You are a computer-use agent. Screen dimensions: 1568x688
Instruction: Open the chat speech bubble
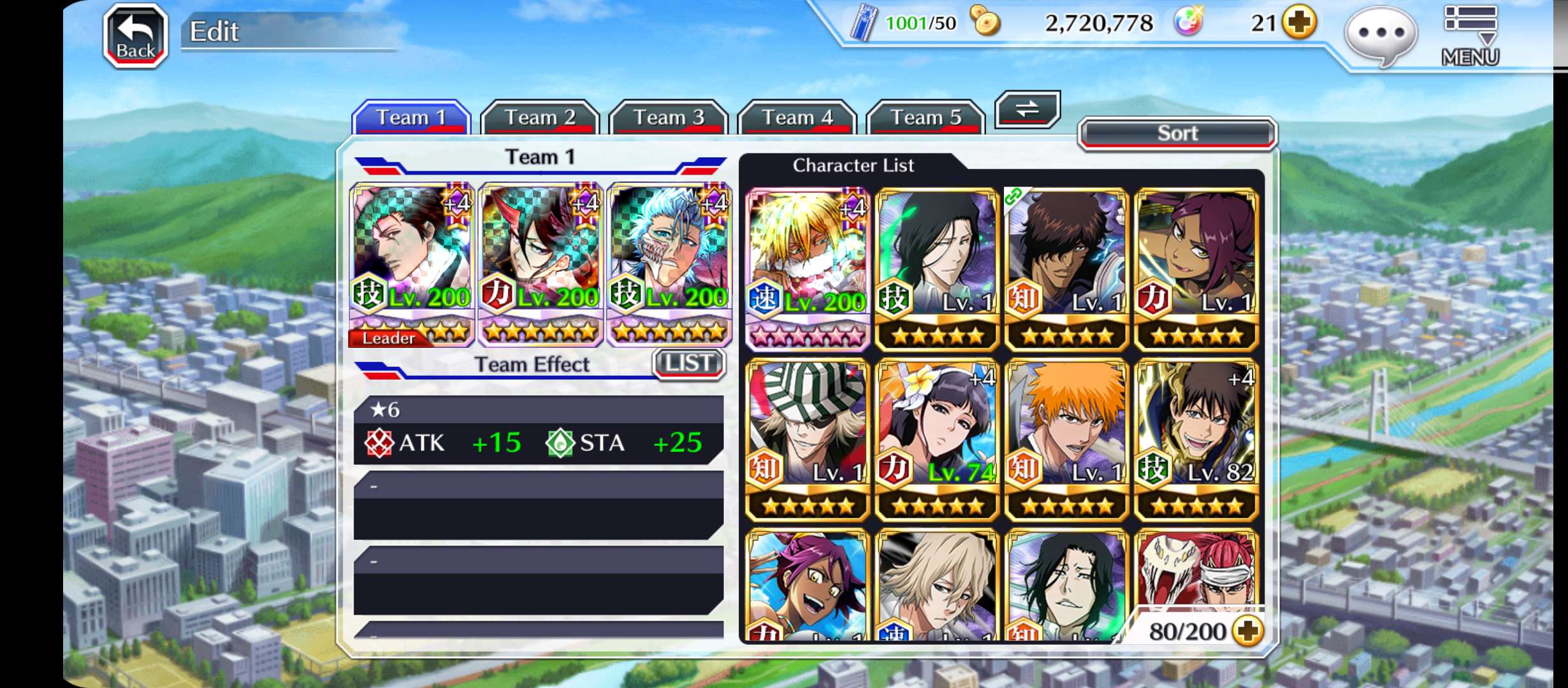pos(1381,34)
